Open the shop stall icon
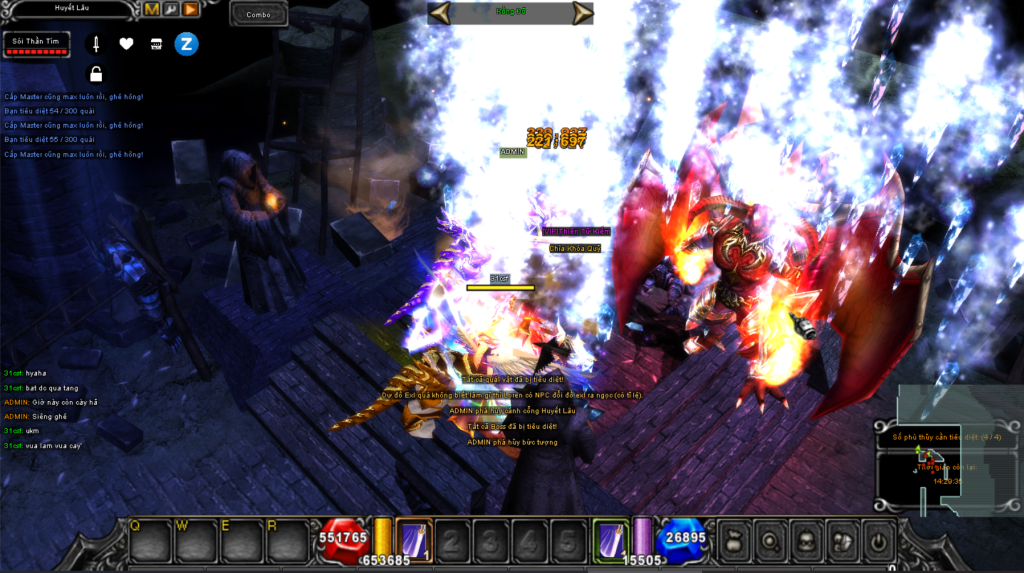This screenshot has width=1024, height=573. click(156, 44)
